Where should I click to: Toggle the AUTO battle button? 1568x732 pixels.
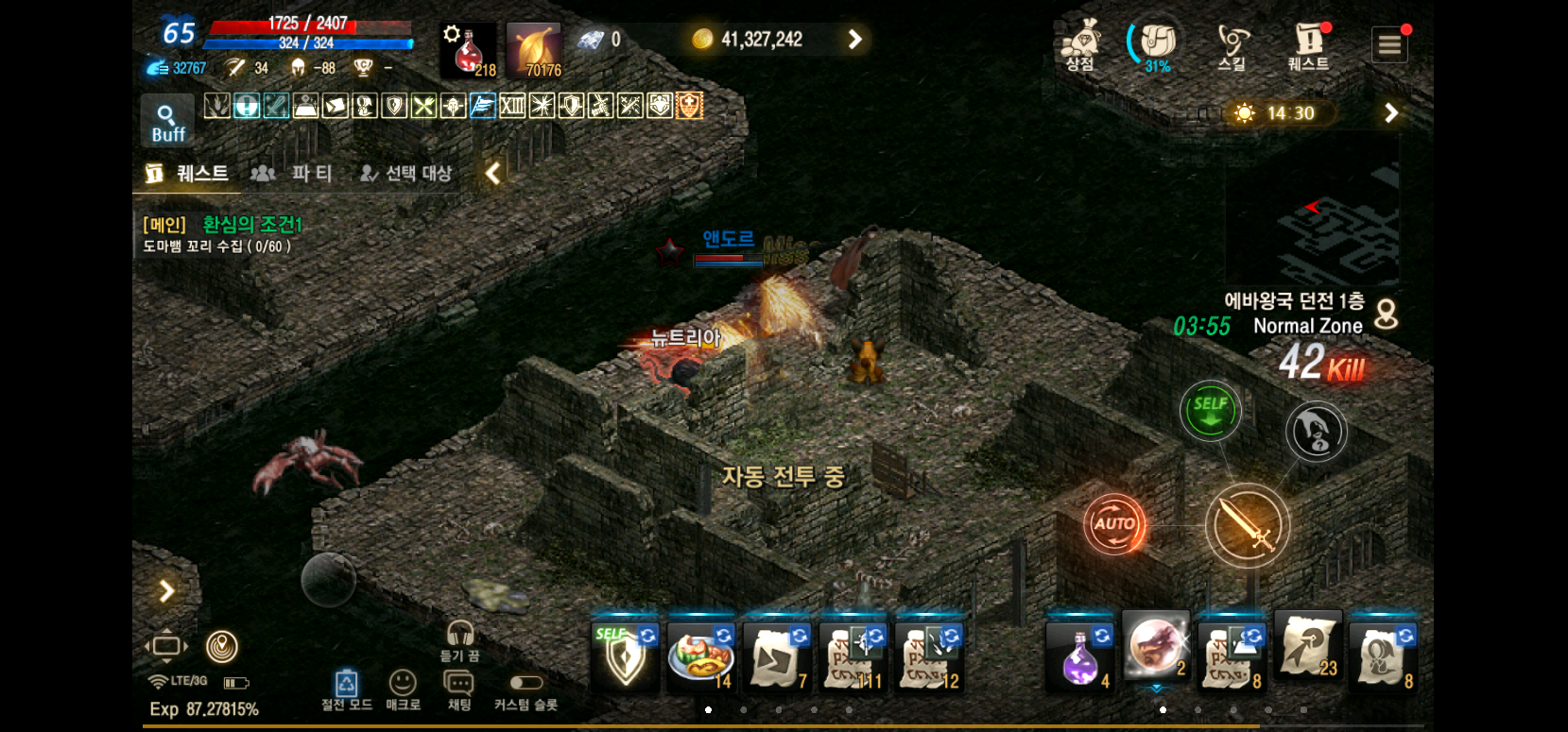(x=1114, y=523)
